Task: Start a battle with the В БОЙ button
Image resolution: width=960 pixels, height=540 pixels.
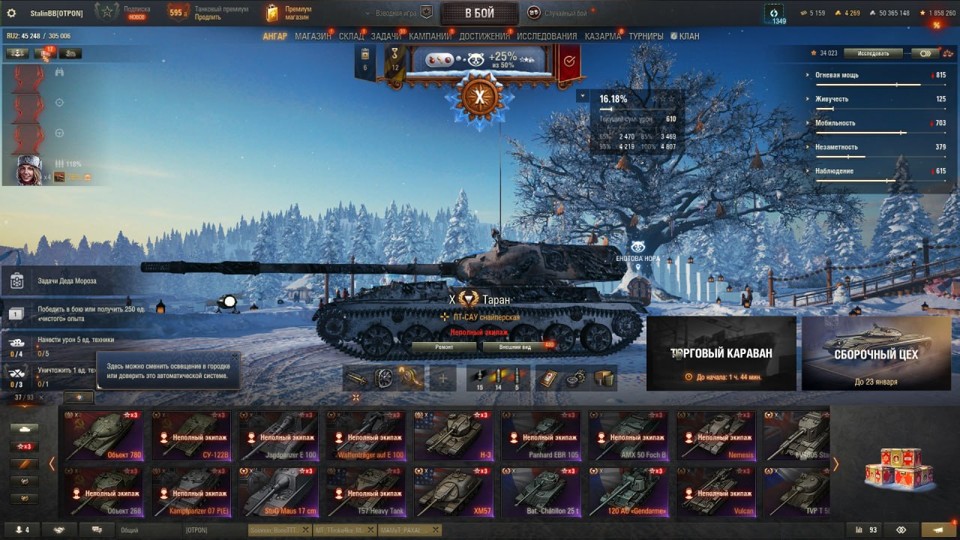Action: (479, 13)
